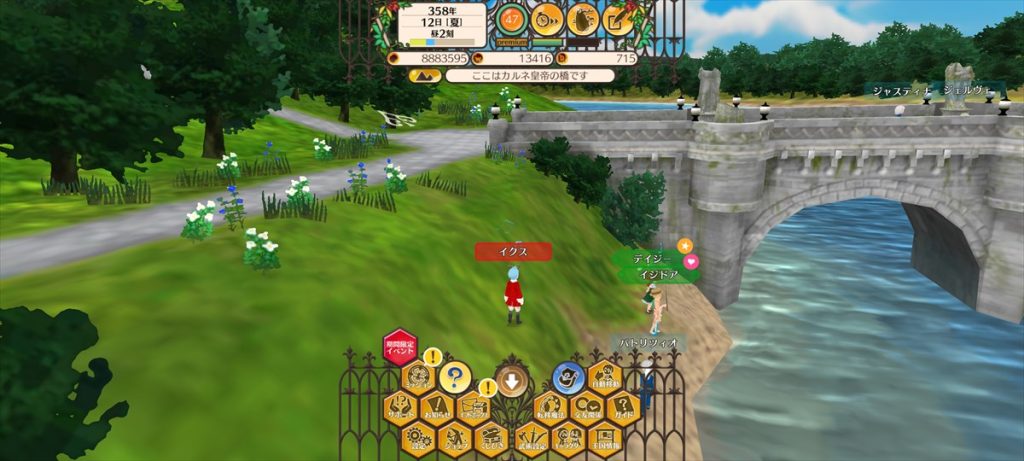Click the blue round character action icon

(568, 378)
